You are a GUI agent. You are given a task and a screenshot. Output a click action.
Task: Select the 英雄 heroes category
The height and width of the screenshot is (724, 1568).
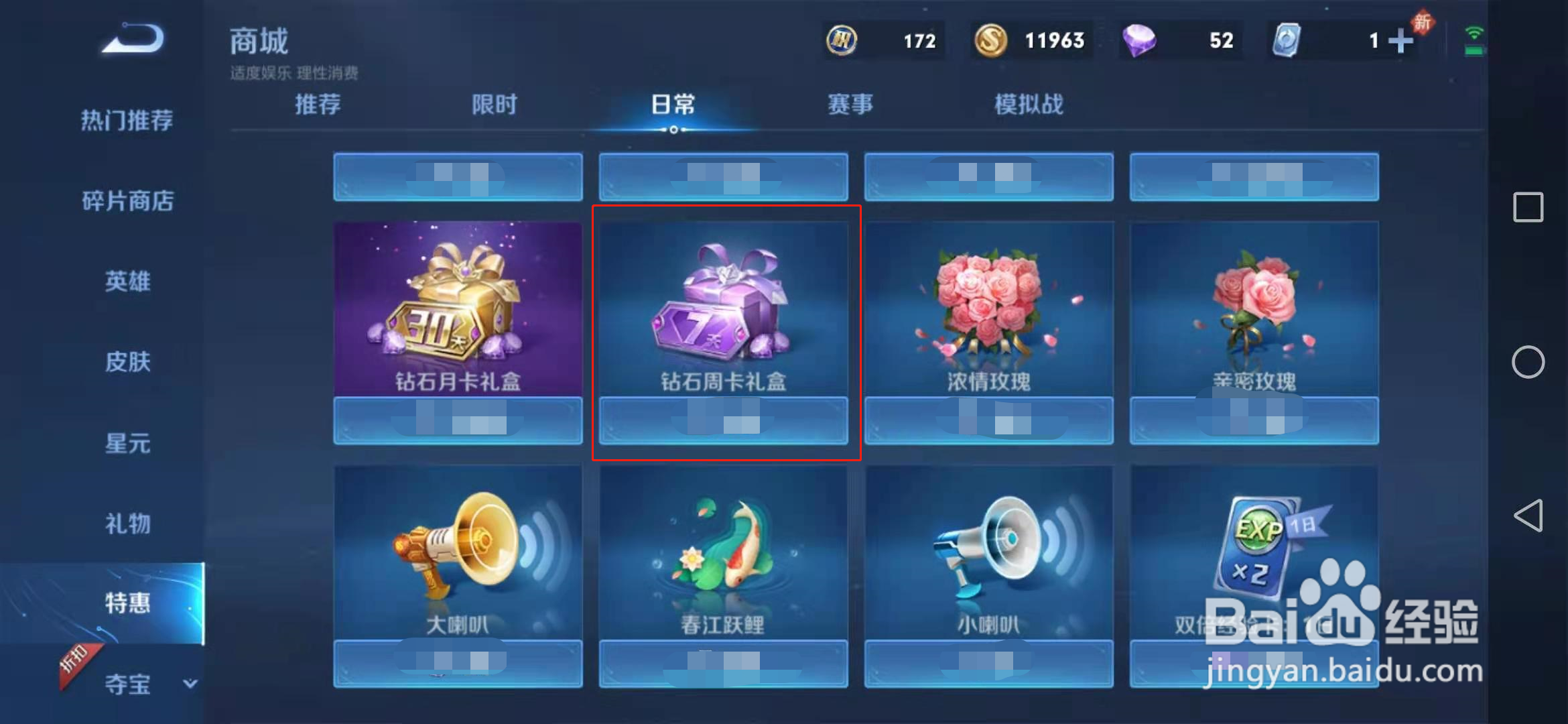127,282
